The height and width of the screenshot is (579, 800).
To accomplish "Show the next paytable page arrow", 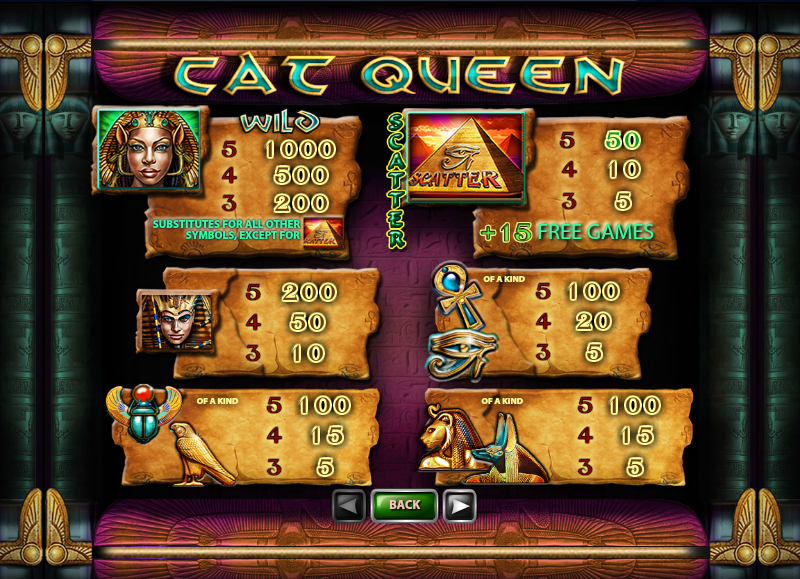I will pos(459,506).
